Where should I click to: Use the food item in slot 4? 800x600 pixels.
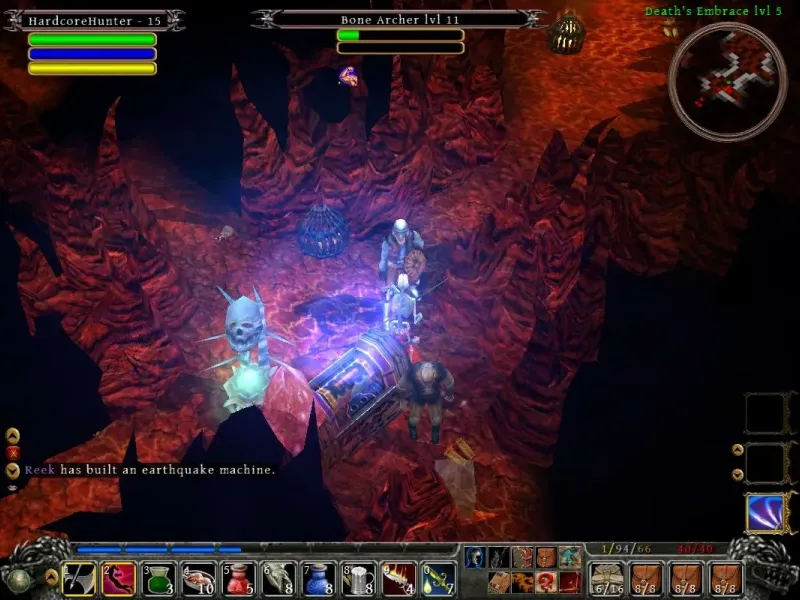click(199, 578)
